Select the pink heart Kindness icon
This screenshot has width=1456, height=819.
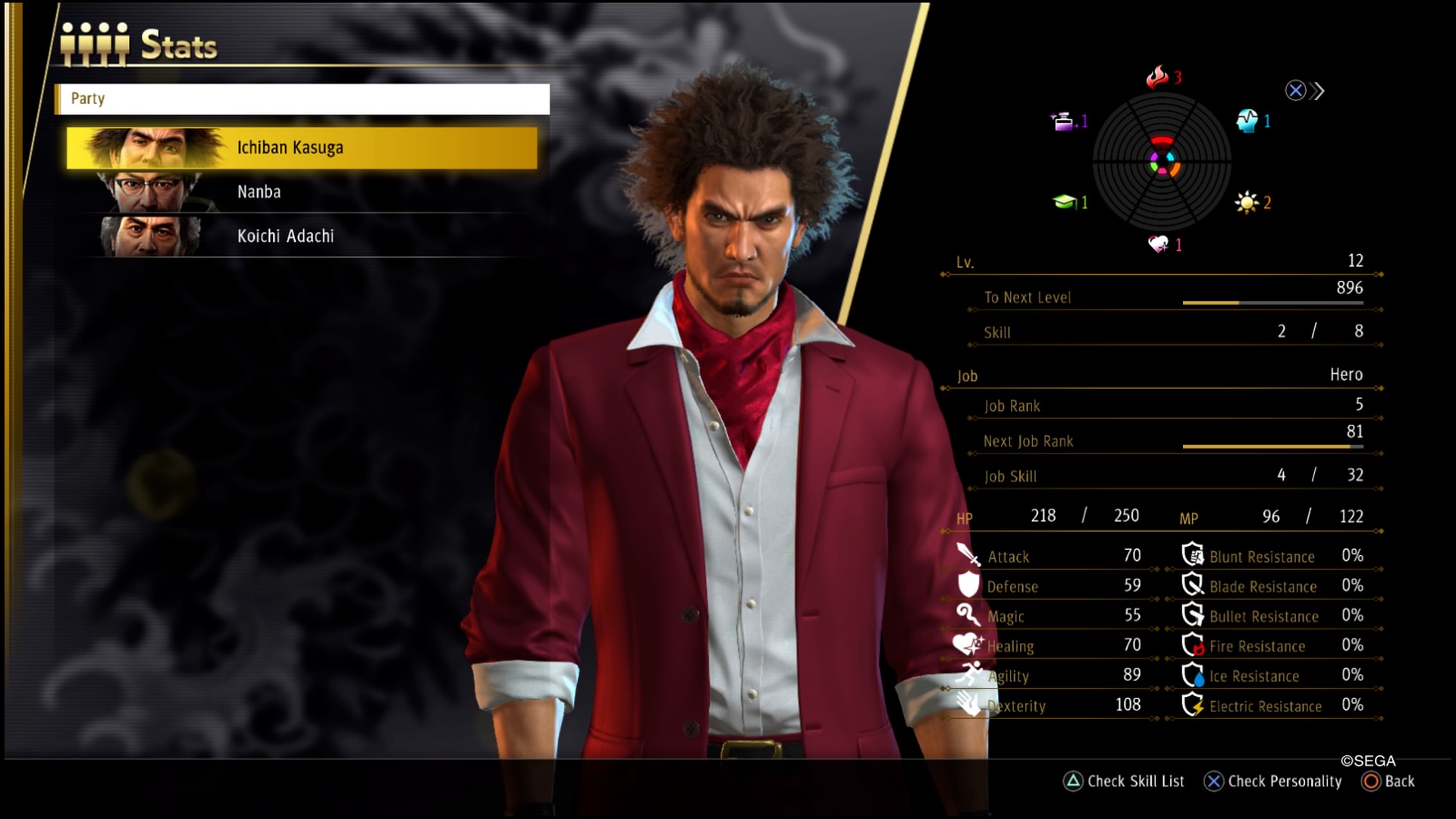(1158, 244)
